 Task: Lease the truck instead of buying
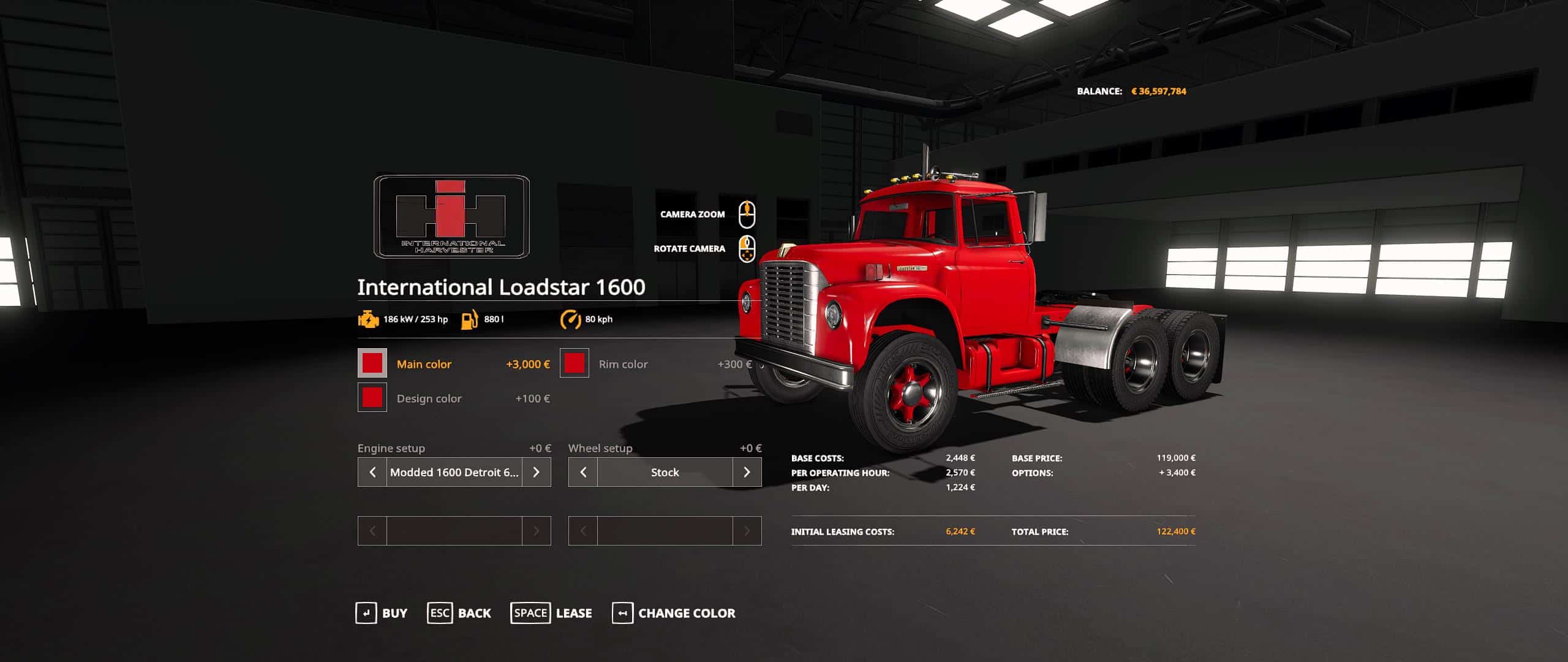(551, 613)
